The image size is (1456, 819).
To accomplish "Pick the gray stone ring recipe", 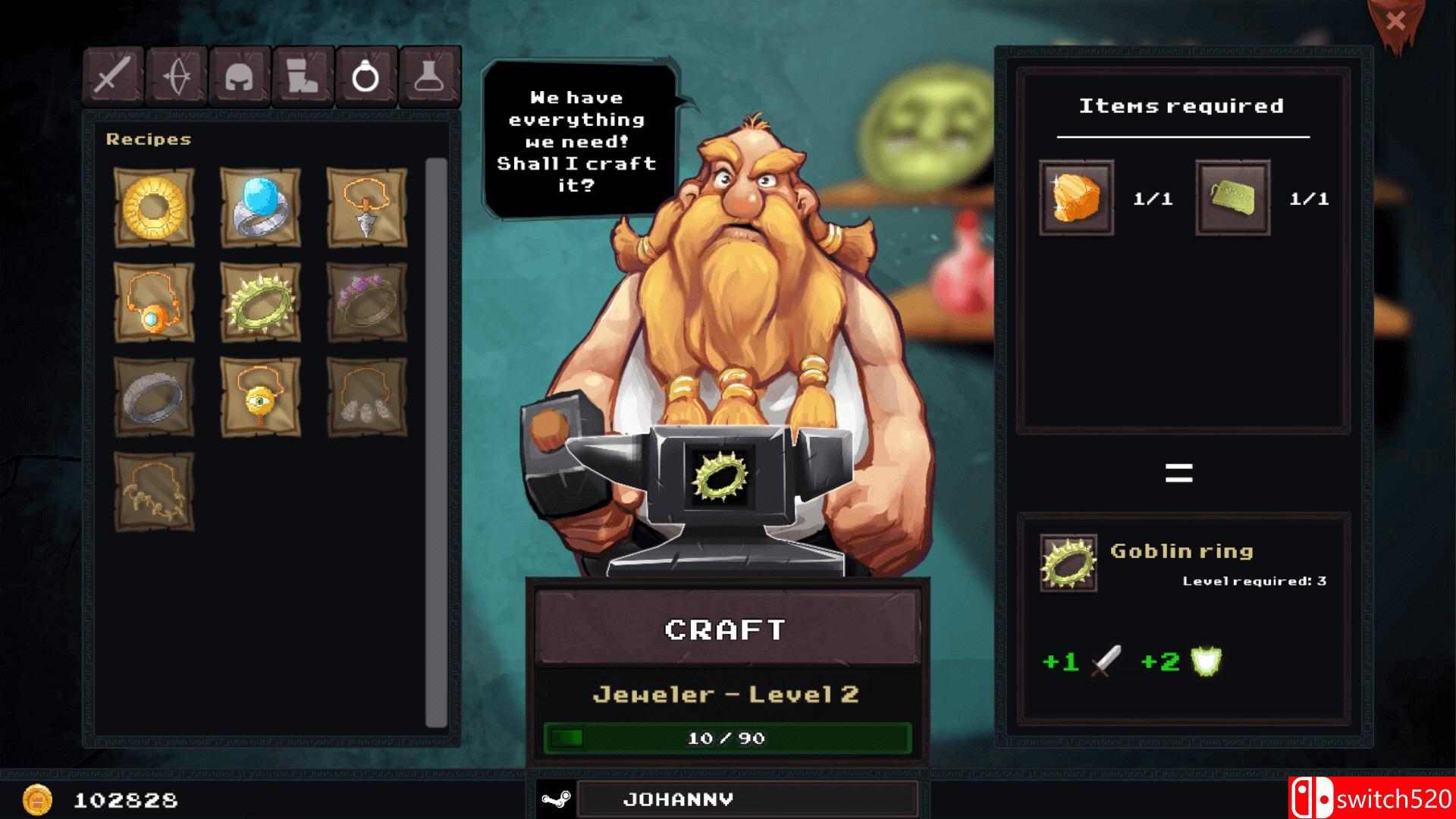I will point(154,397).
